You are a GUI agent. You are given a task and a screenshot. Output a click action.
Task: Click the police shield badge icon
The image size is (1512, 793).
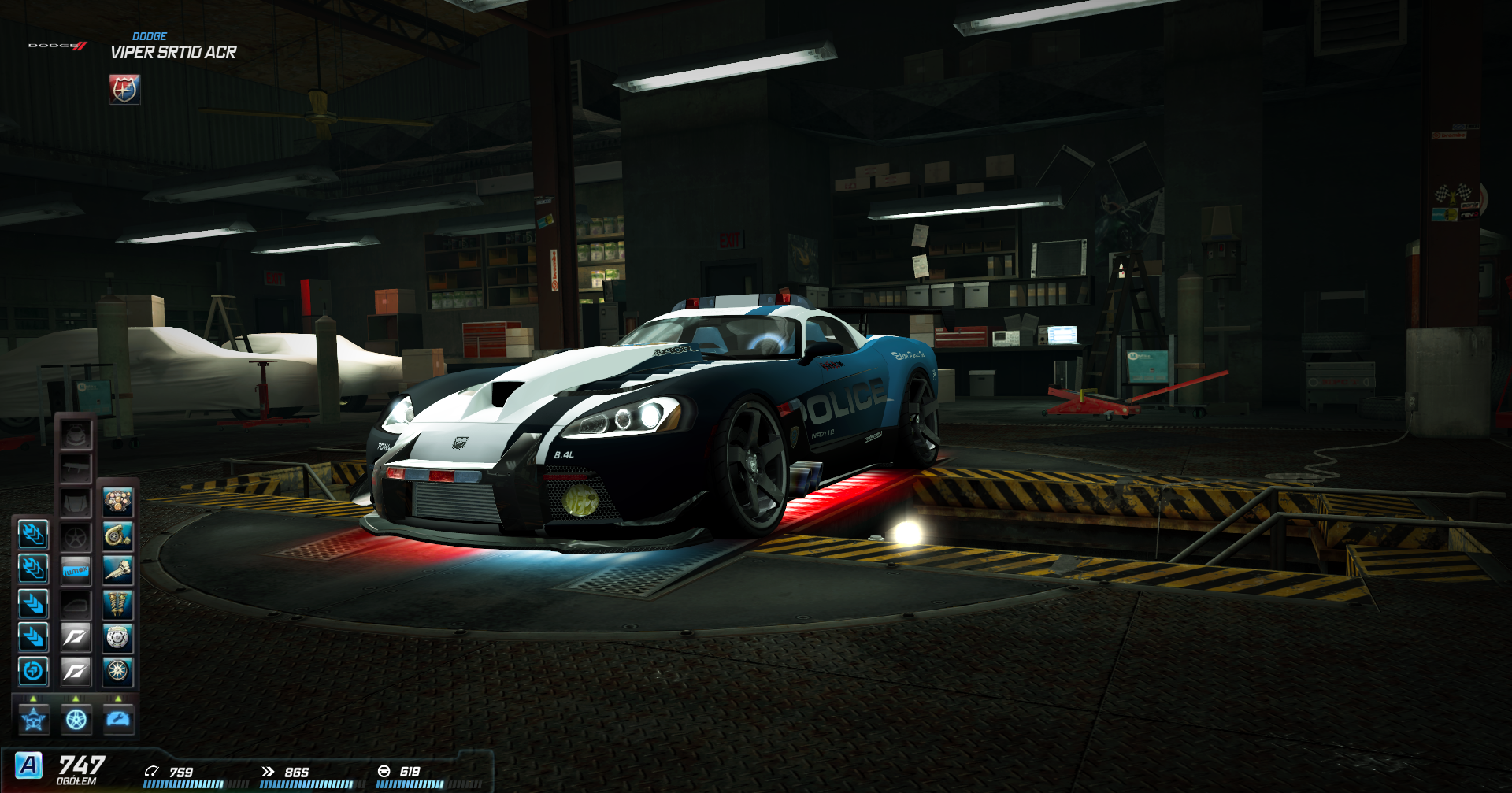[x=124, y=90]
